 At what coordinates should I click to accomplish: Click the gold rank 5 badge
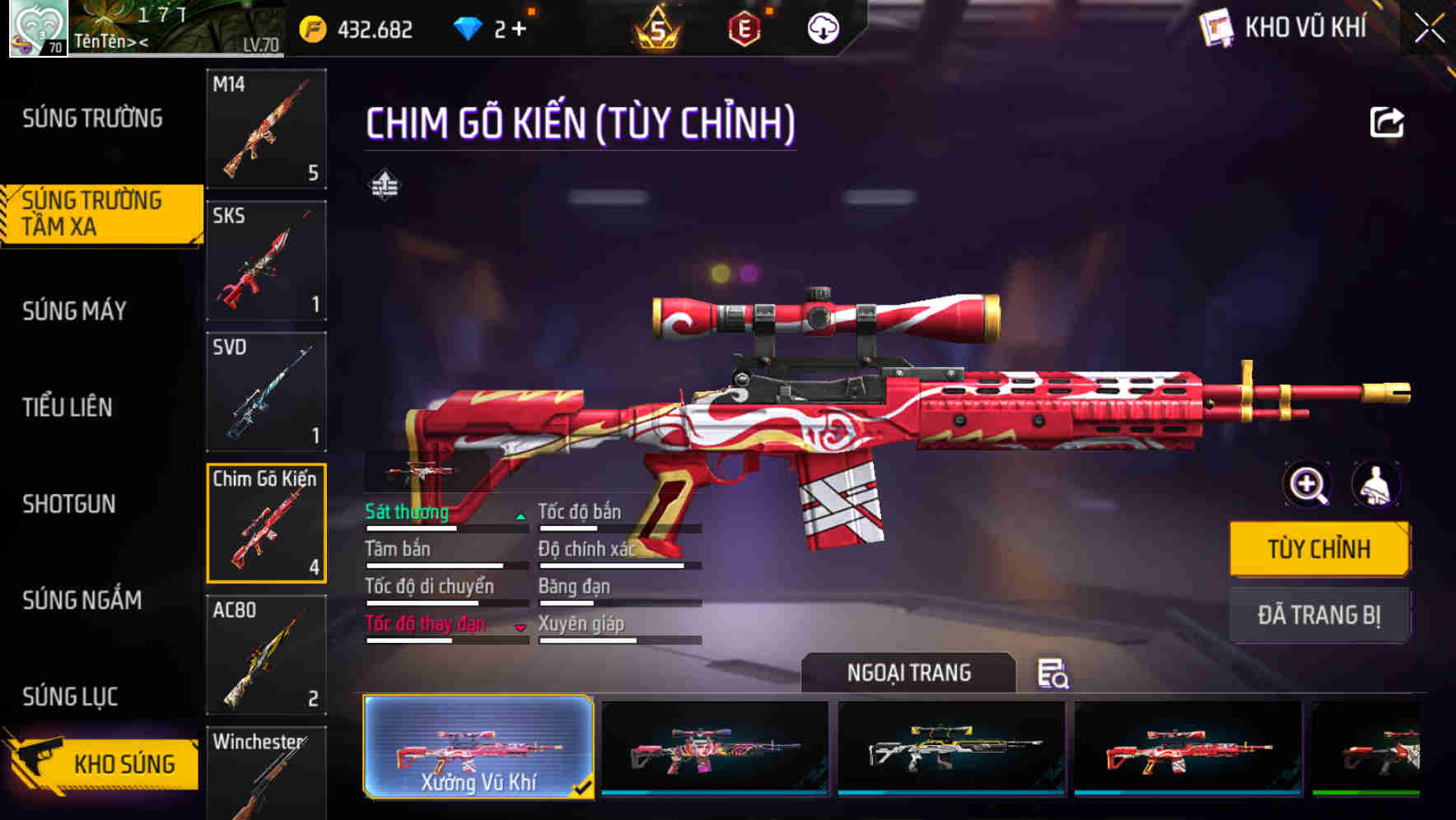(x=656, y=28)
